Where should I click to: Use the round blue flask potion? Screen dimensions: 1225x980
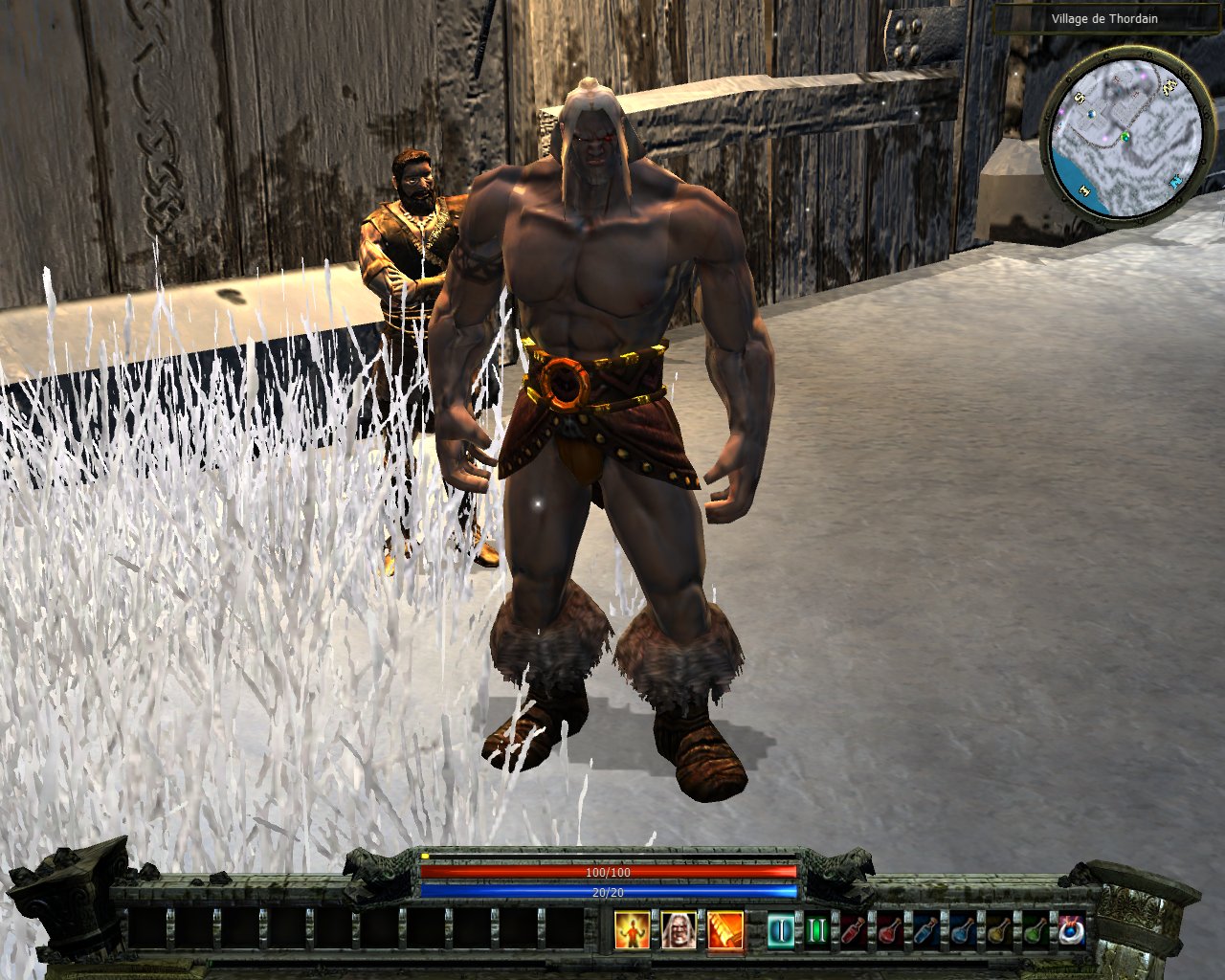(963, 930)
